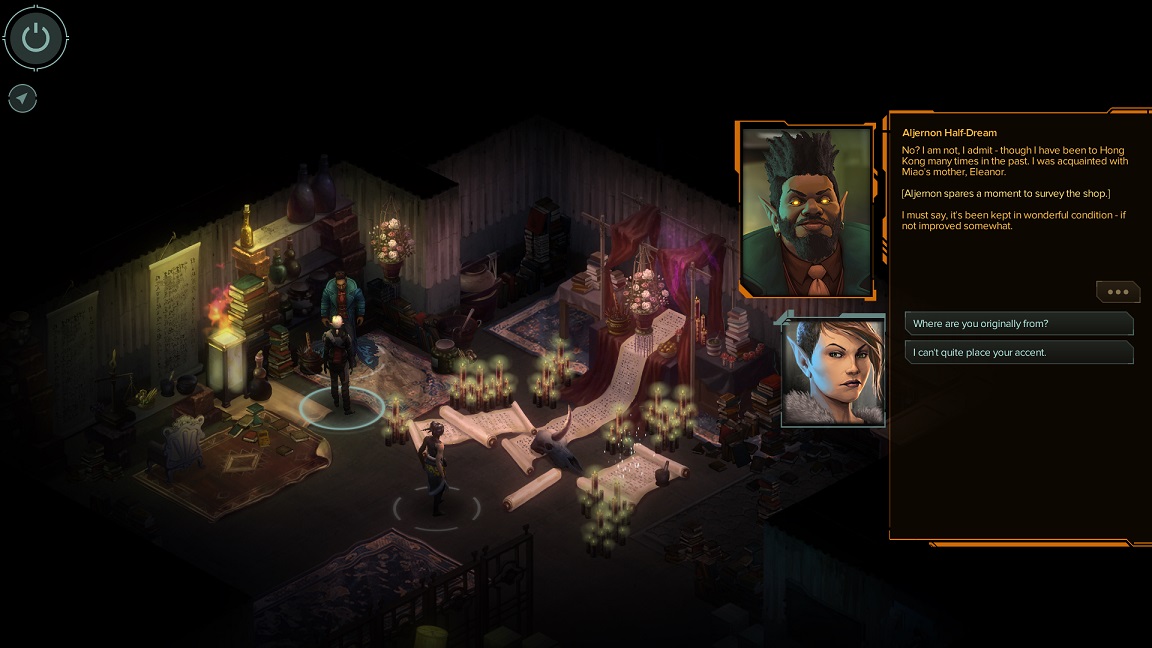Open the power menu button
Image resolution: width=1152 pixels, height=648 pixels.
coord(36,39)
